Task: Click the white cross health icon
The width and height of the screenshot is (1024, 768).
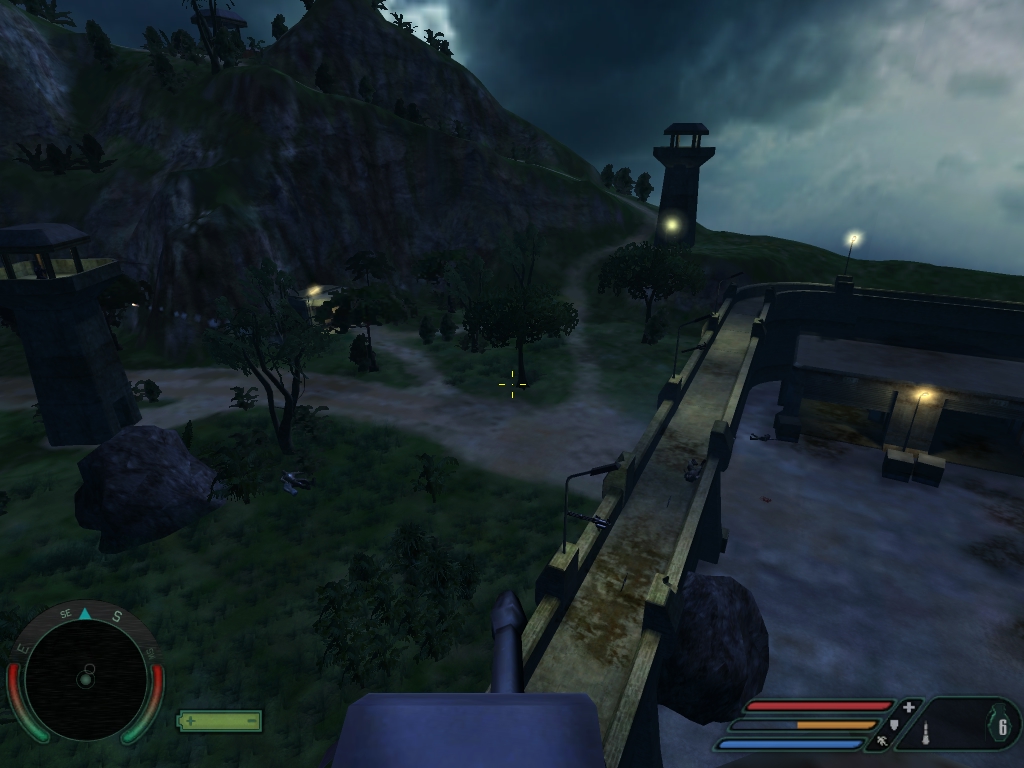Action: point(908,707)
